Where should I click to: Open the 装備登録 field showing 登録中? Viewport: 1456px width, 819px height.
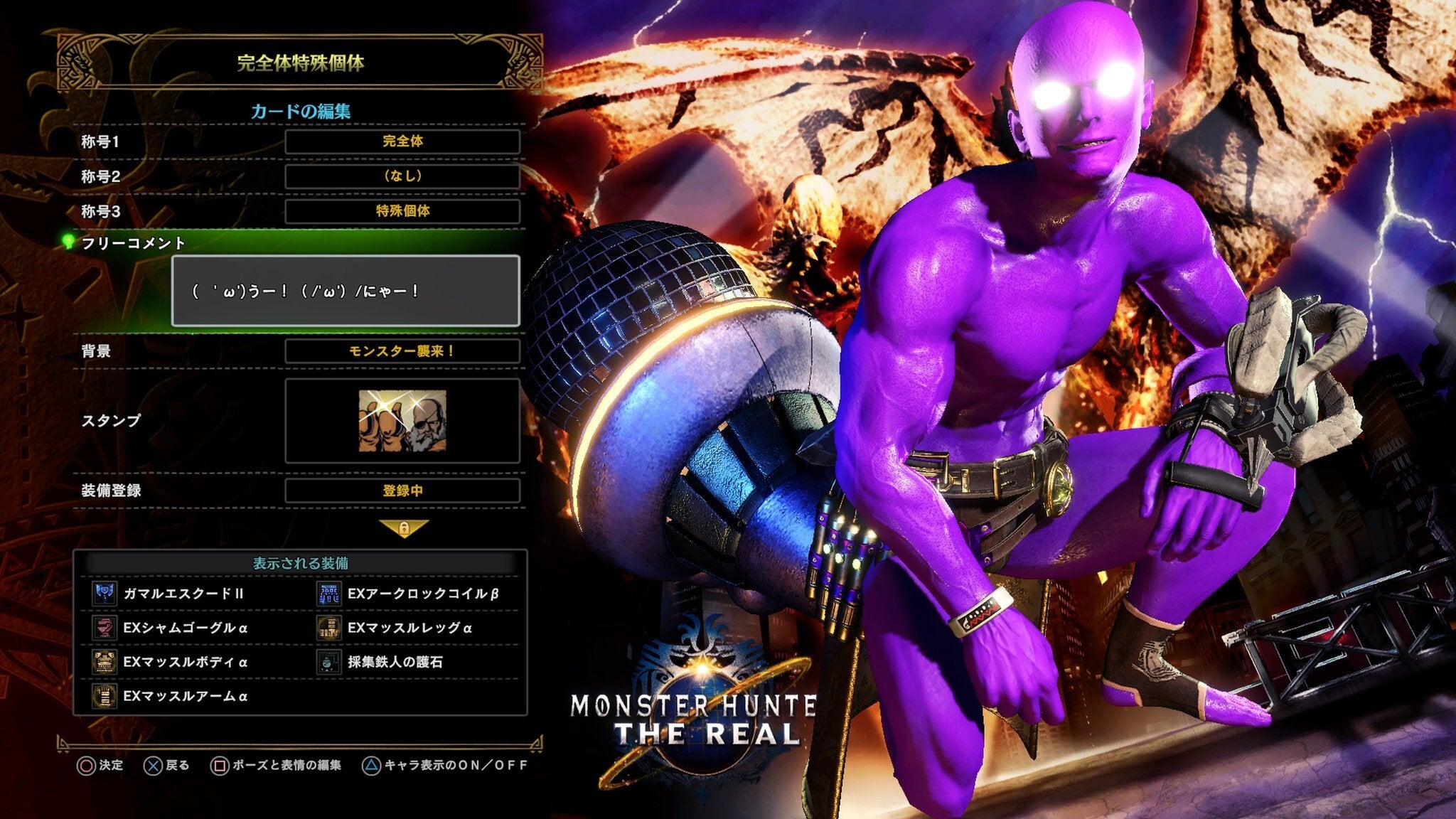tap(402, 491)
